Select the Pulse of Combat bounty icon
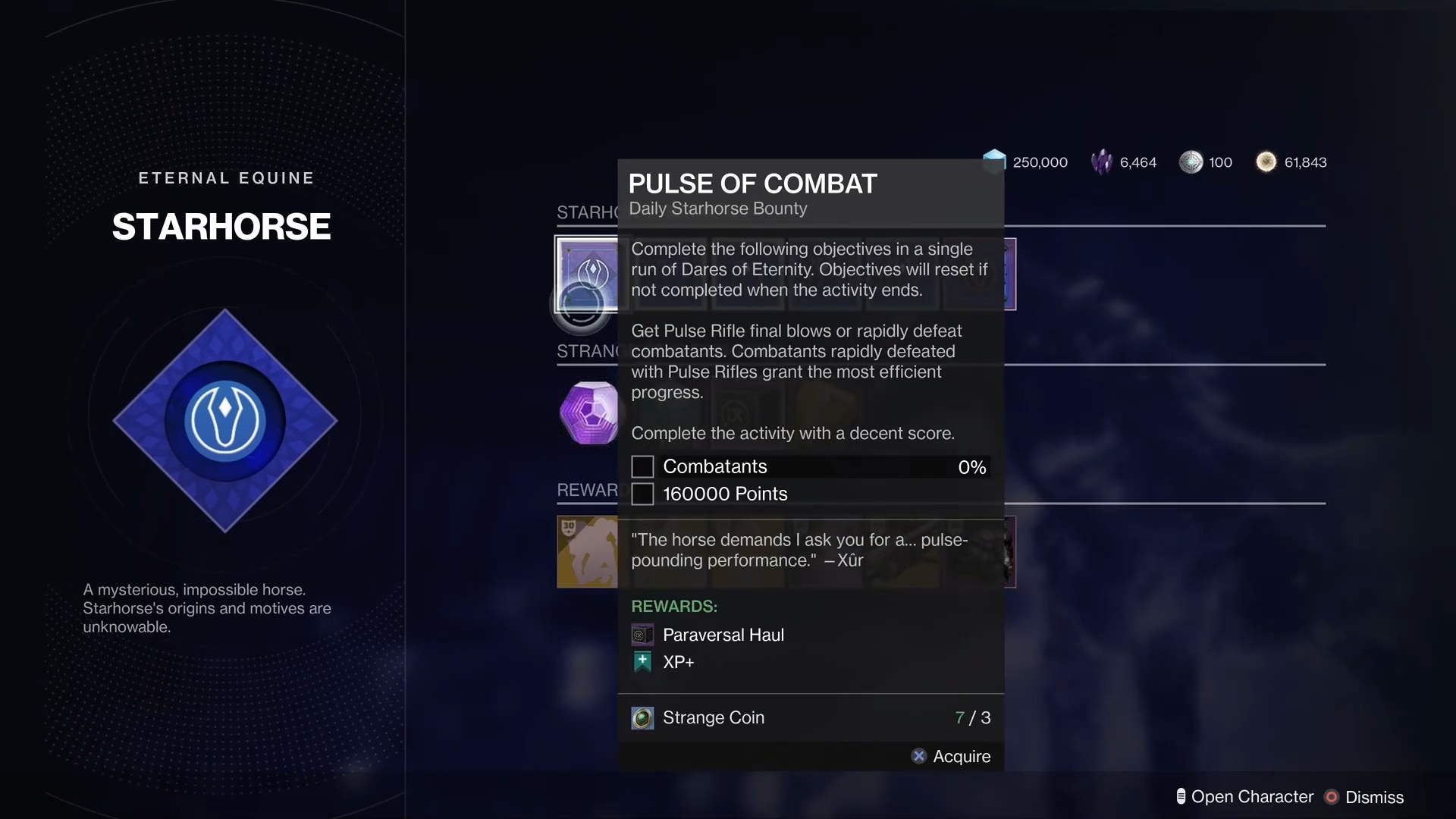1456x819 pixels. pyautogui.click(x=588, y=273)
